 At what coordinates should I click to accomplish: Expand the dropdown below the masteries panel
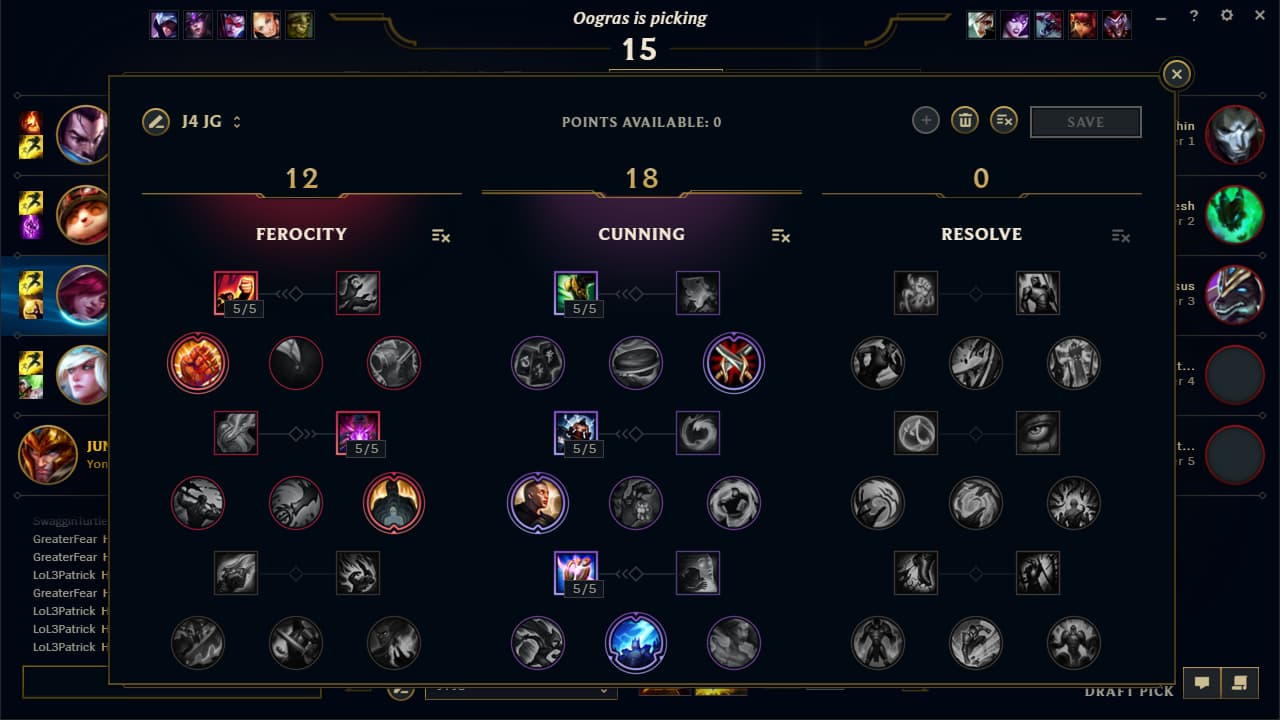point(522,691)
